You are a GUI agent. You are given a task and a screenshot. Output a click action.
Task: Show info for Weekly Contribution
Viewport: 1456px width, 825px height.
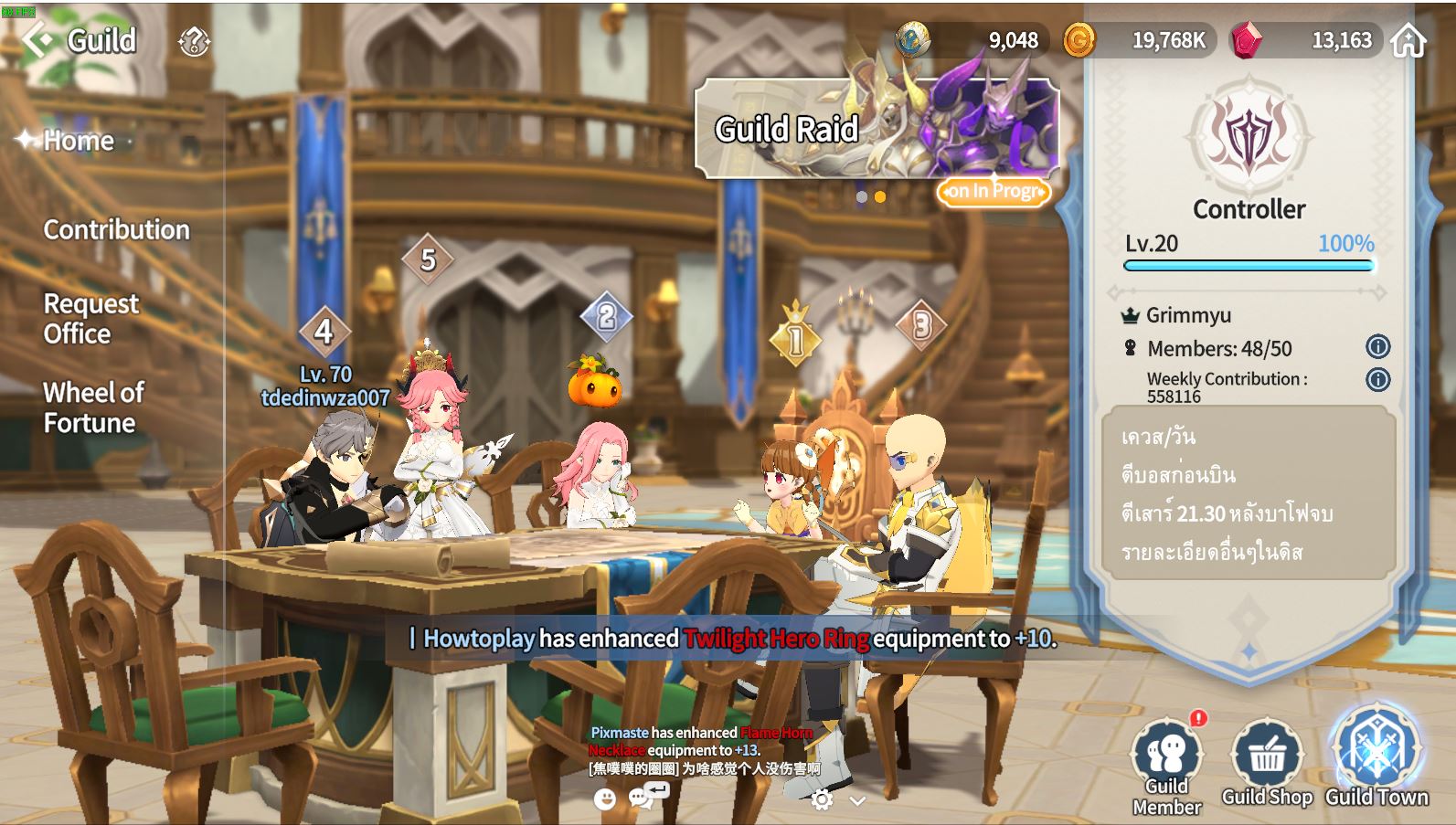point(1377,379)
